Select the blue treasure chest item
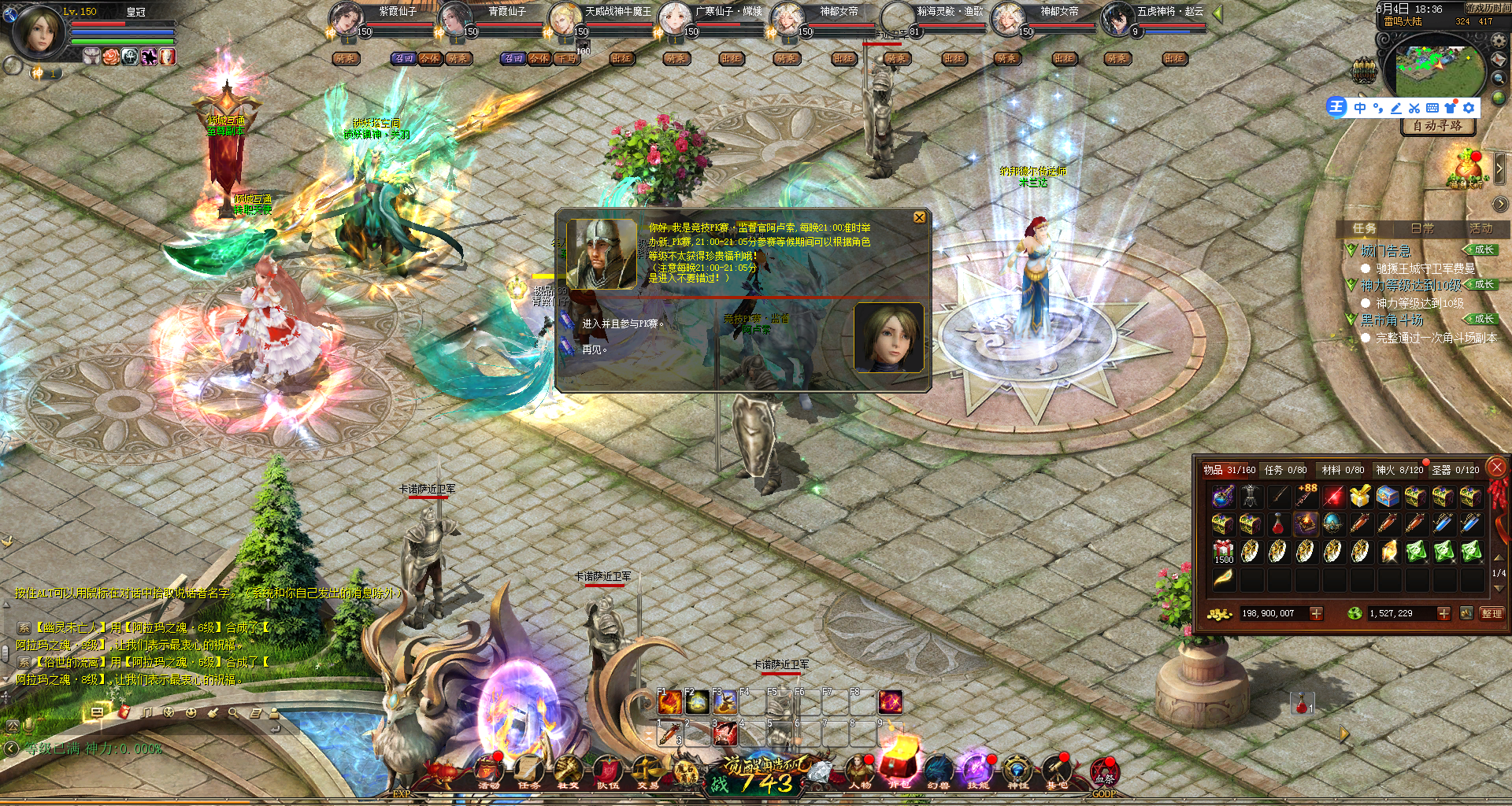Viewport: 1512px width, 806px height. pyautogui.click(x=1388, y=497)
